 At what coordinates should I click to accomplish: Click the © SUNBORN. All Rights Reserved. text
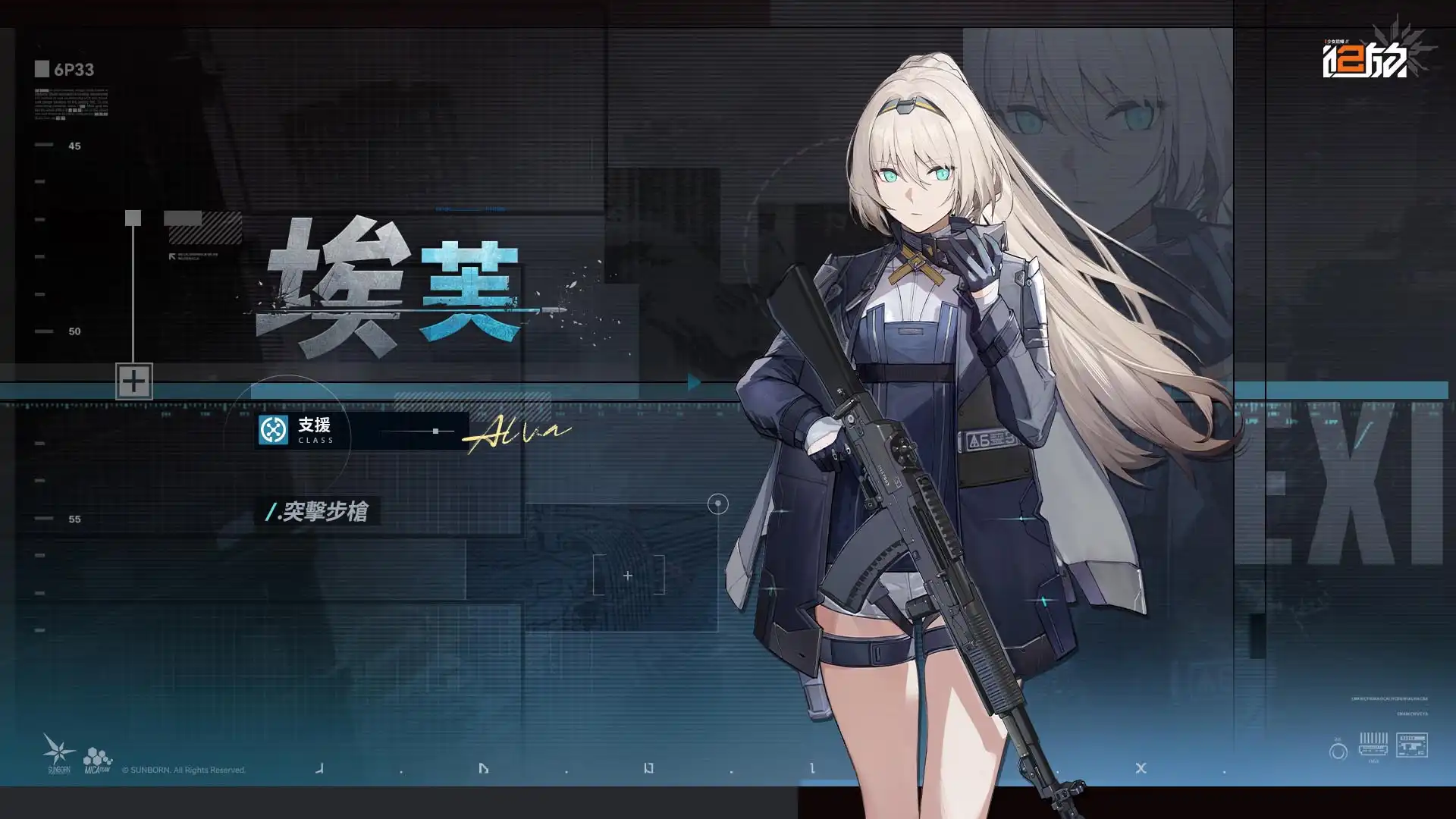click(184, 770)
